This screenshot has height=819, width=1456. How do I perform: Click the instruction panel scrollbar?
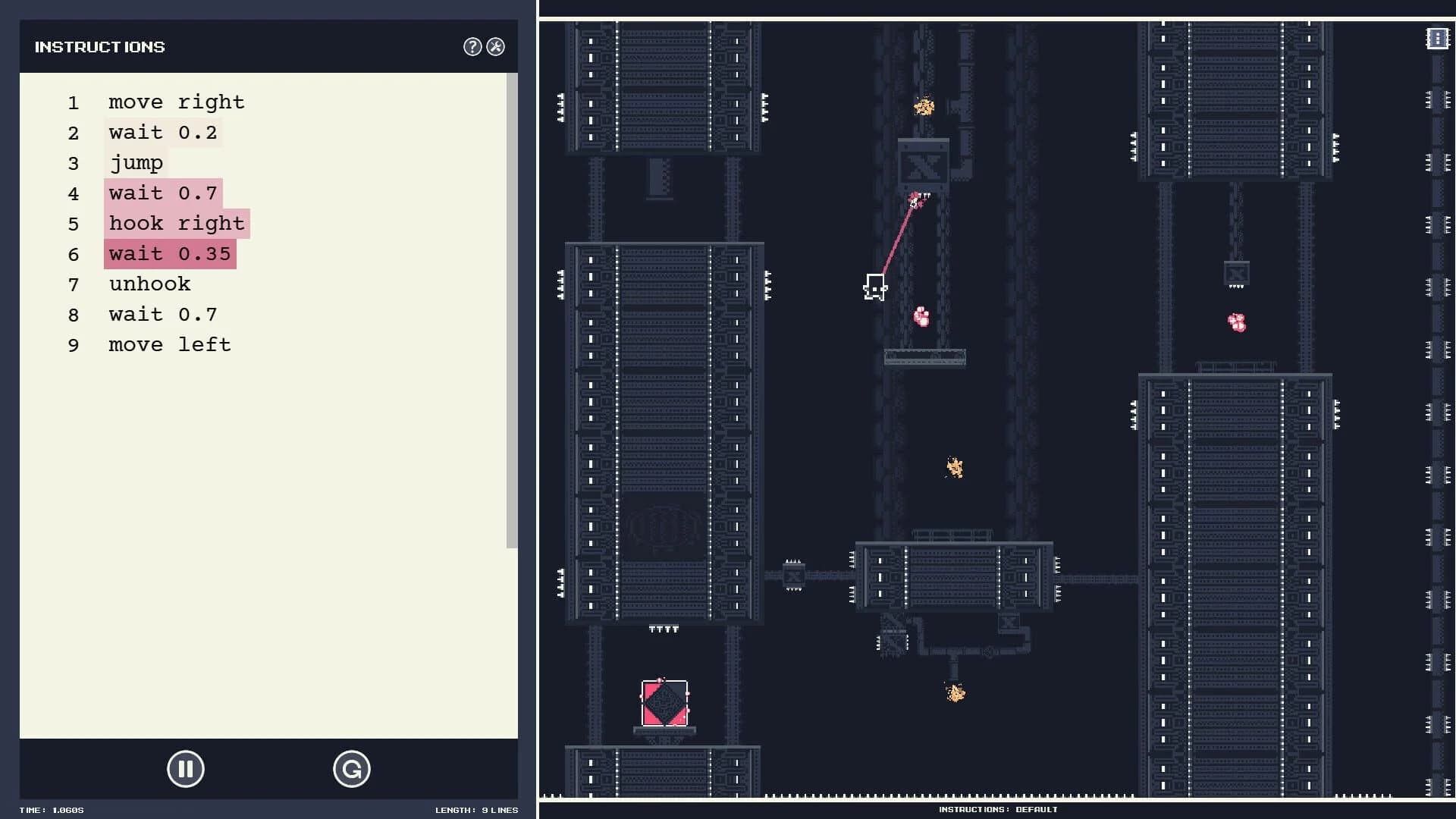[512, 303]
